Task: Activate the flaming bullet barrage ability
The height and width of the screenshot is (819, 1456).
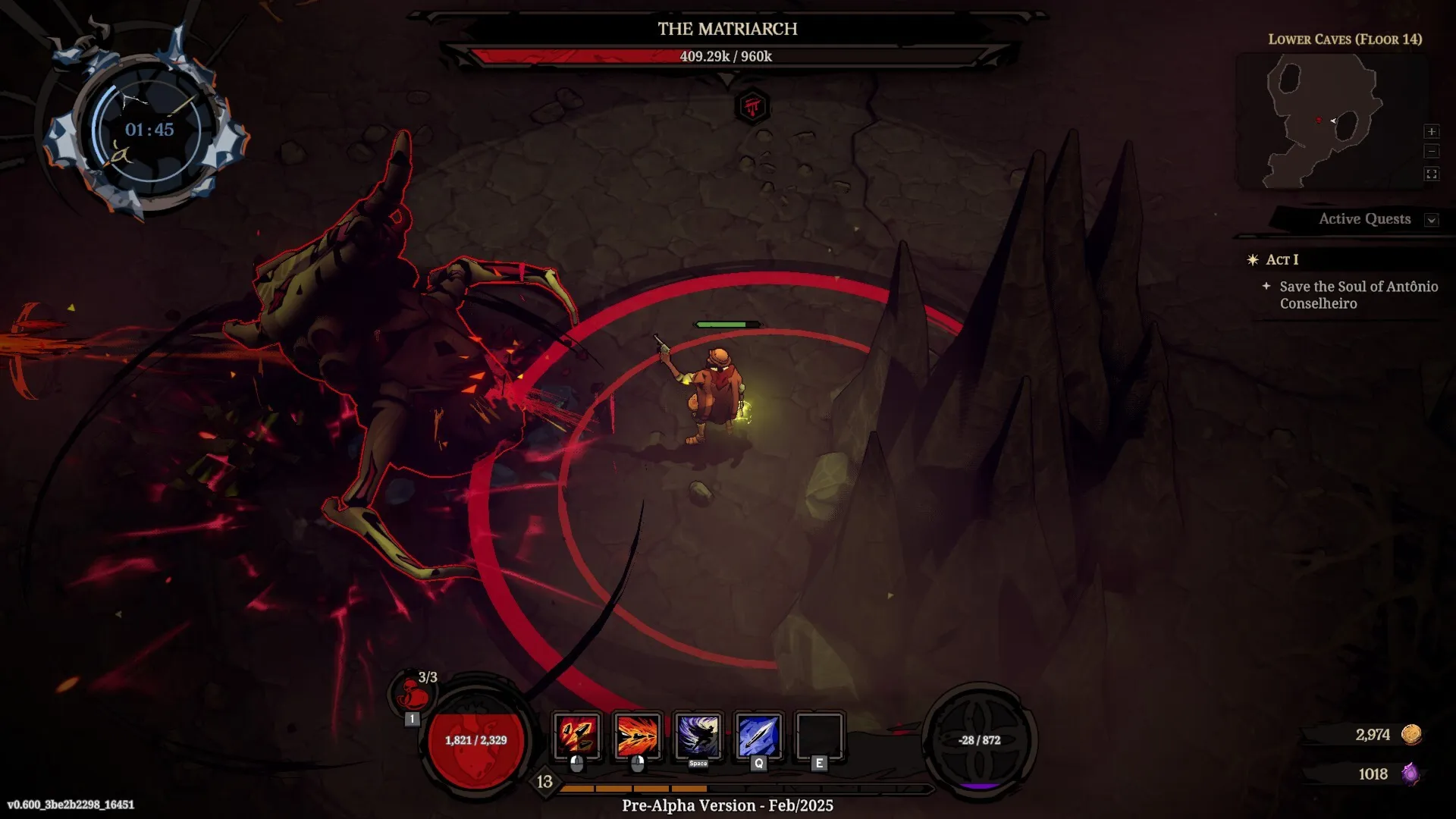Action: (x=637, y=736)
